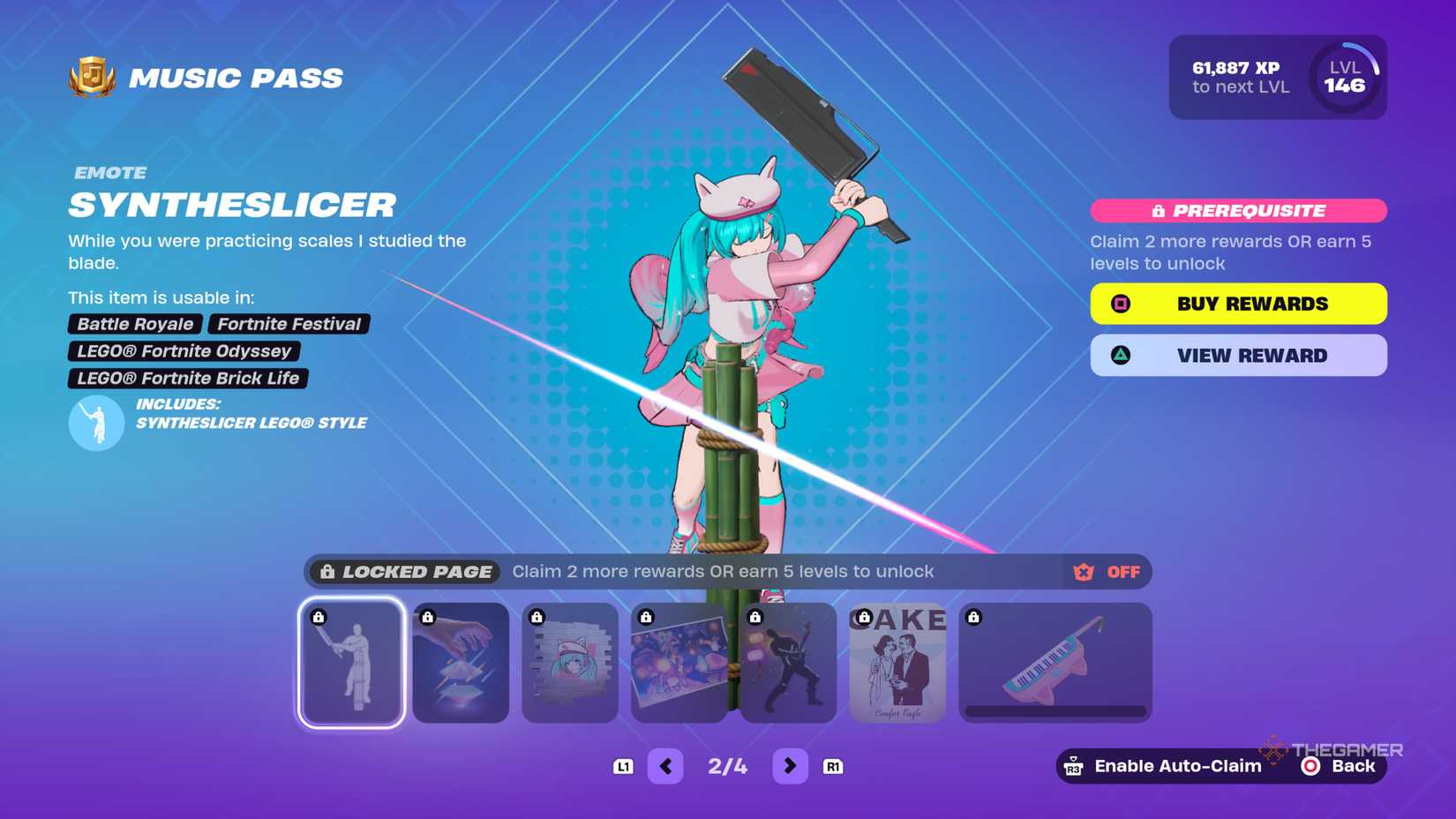Click the LVL 146 progress ring

click(x=1344, y=78)
